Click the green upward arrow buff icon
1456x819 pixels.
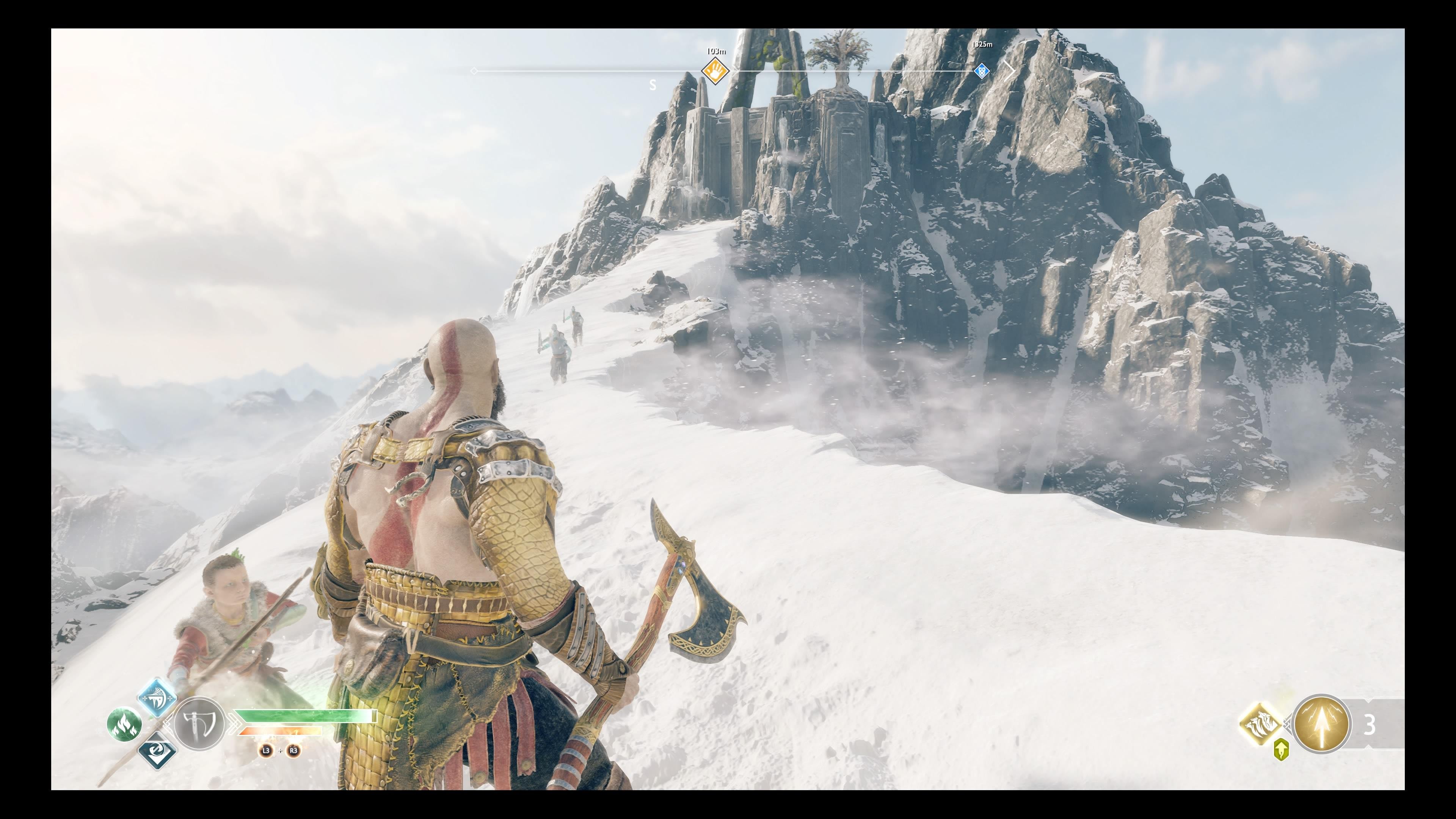tap(1281, 750)
